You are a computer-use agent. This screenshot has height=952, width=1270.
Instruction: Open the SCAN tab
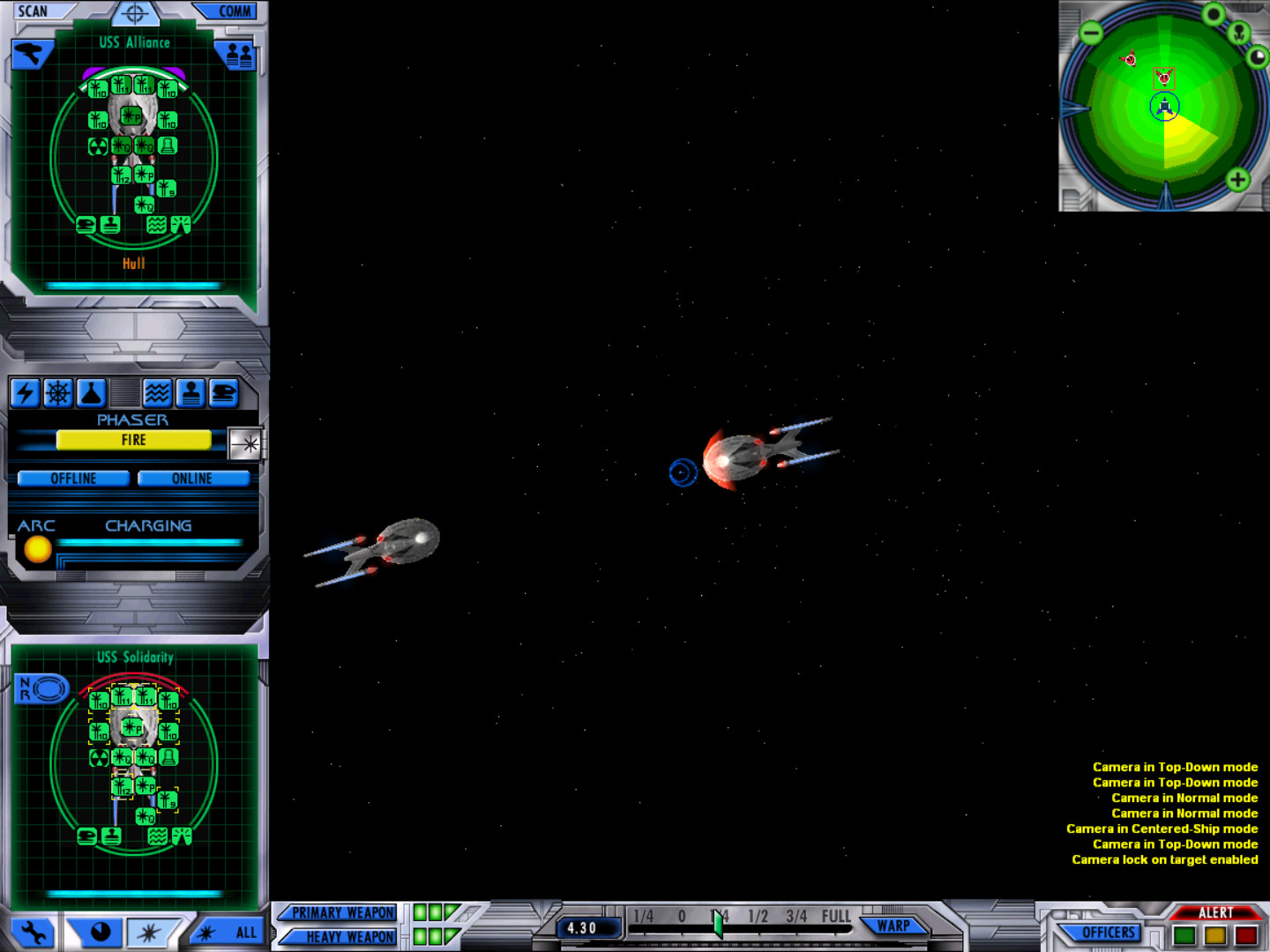(x=34, y=11)
